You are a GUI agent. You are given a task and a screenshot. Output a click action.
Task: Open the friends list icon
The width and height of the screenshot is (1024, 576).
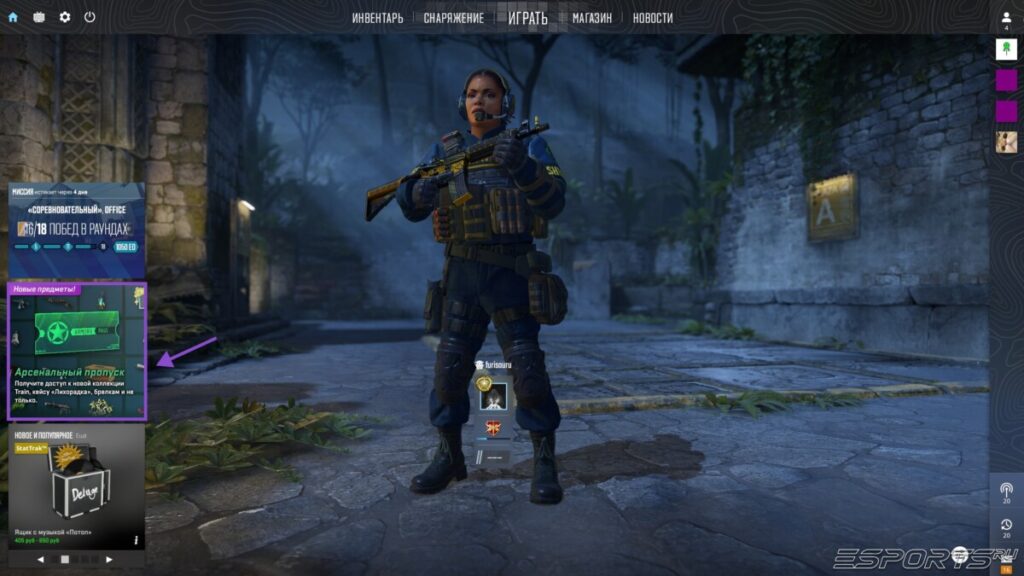click(1006, 18)
